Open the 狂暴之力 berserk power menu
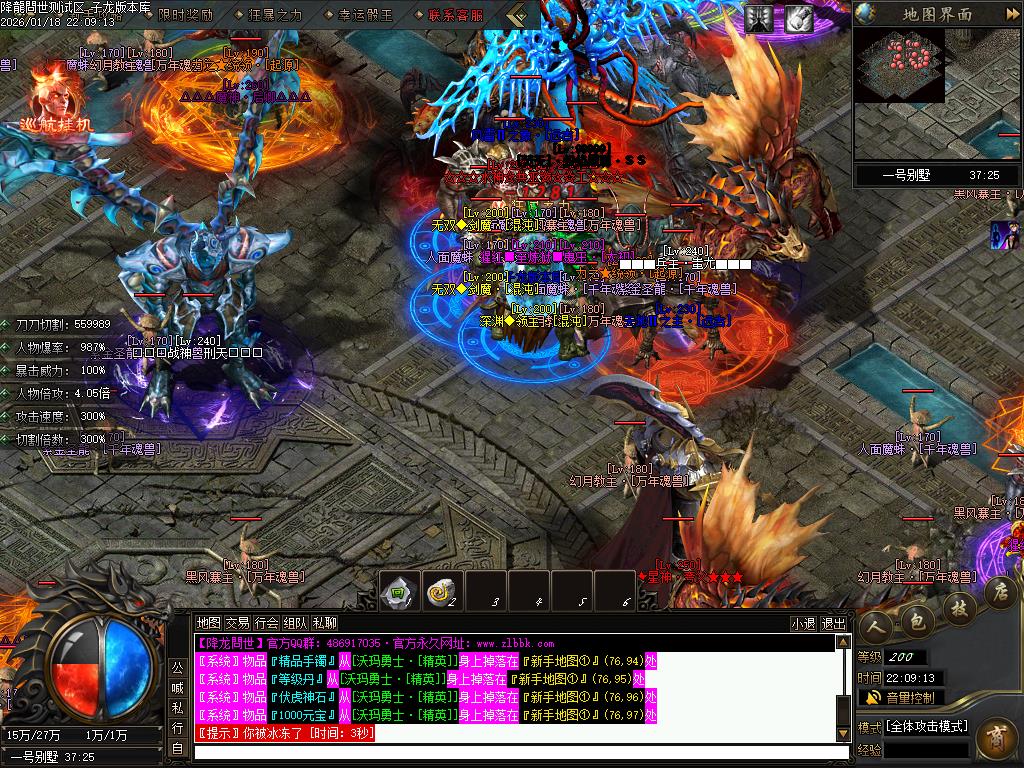 [x=273, y=15]
